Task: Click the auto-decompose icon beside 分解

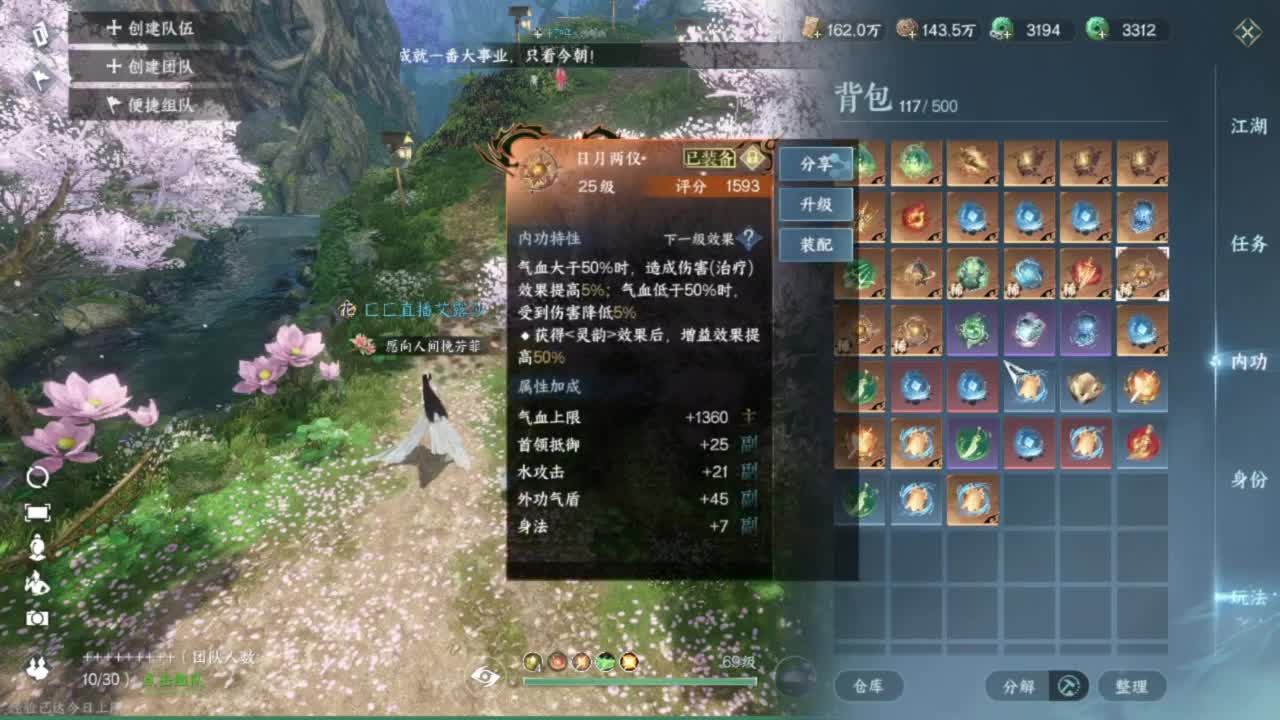Action: coord(1070,686)
